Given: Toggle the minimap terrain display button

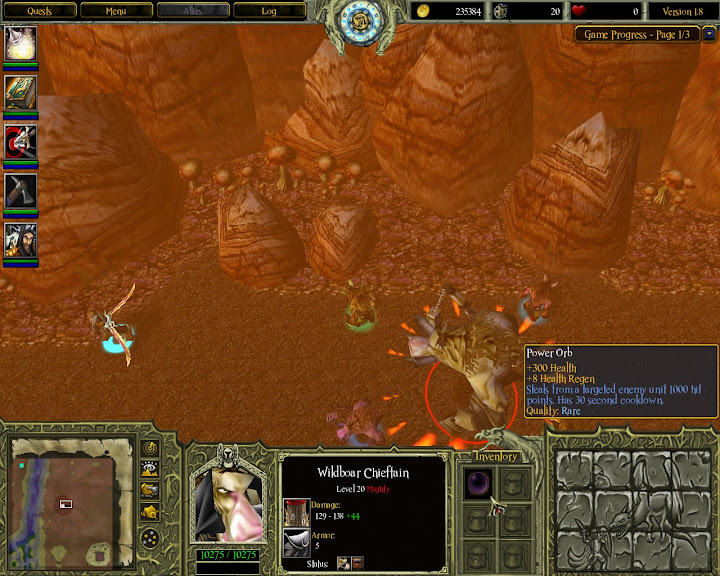Looking at the screenshot, I should (x=150, y=469).
